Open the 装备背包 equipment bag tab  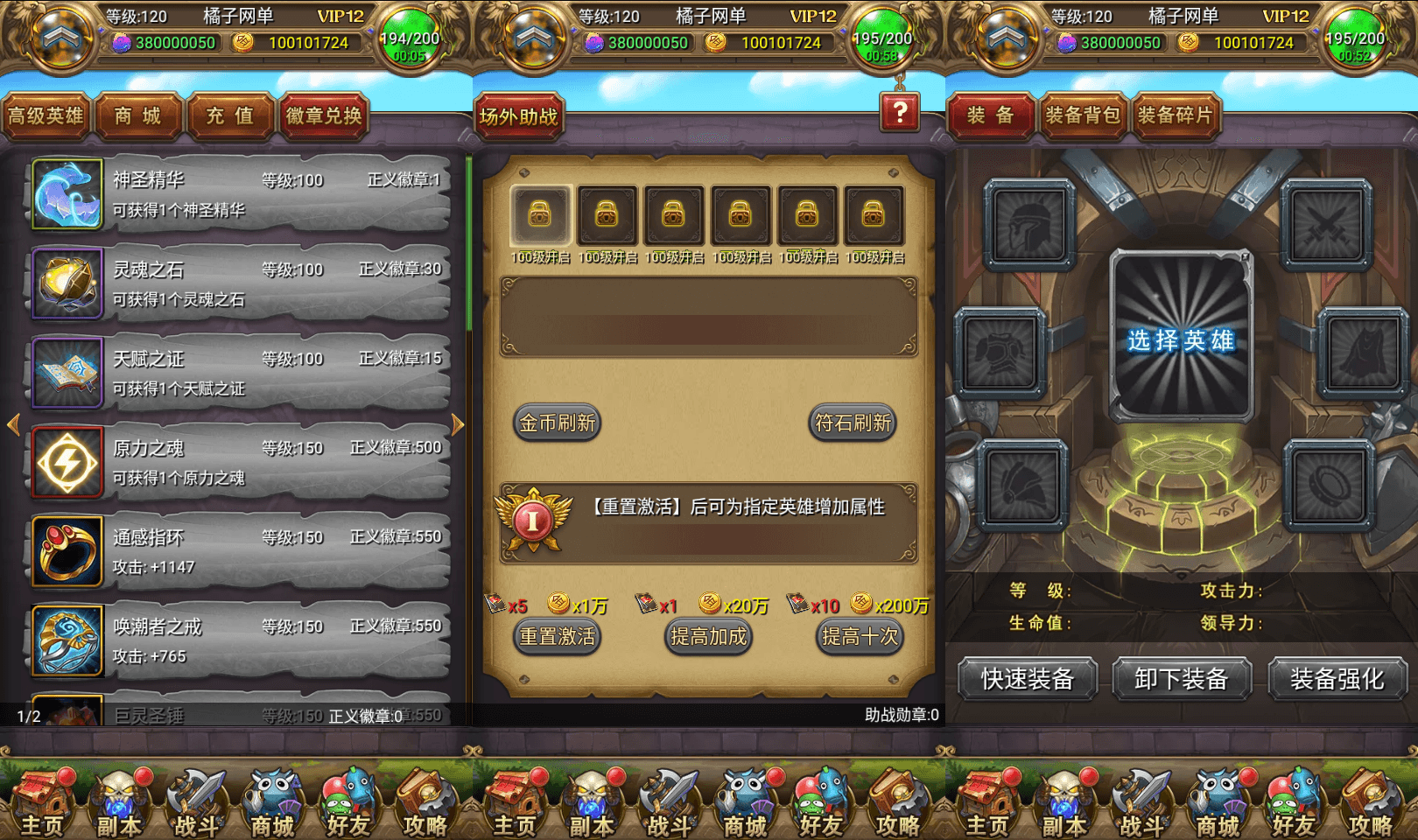[1081, 115]
